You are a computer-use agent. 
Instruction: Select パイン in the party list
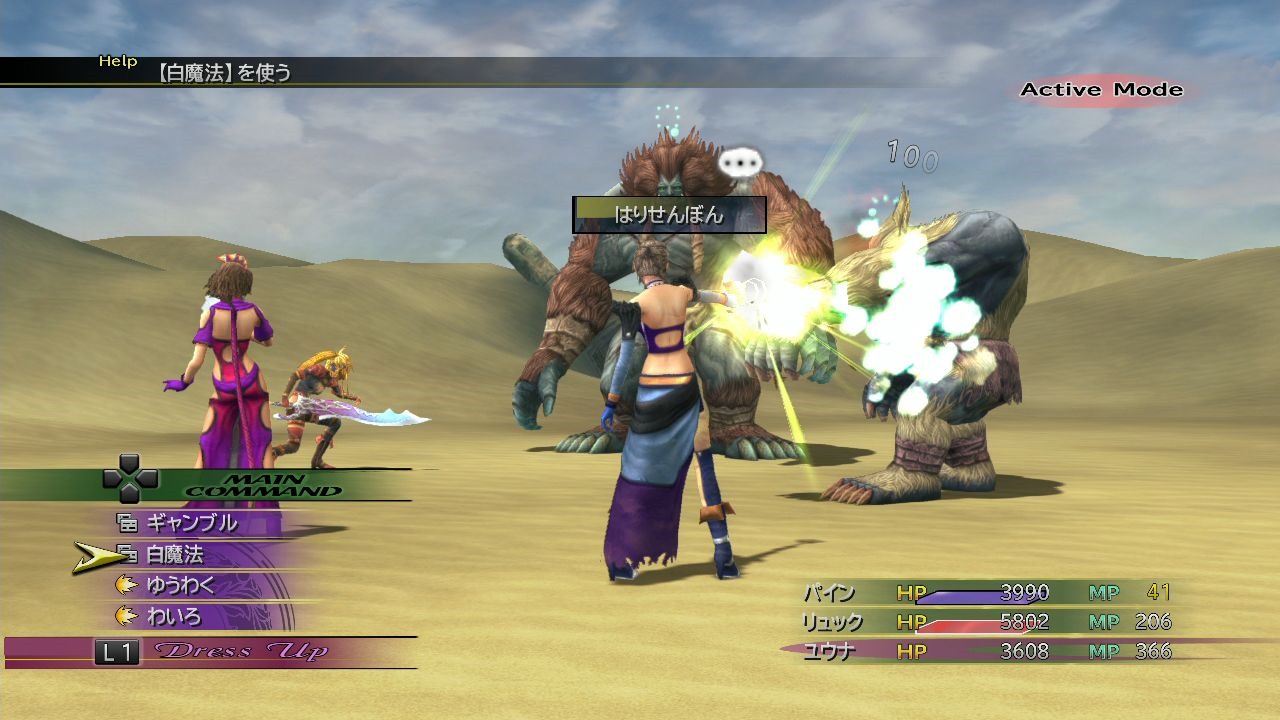point(829,593)
